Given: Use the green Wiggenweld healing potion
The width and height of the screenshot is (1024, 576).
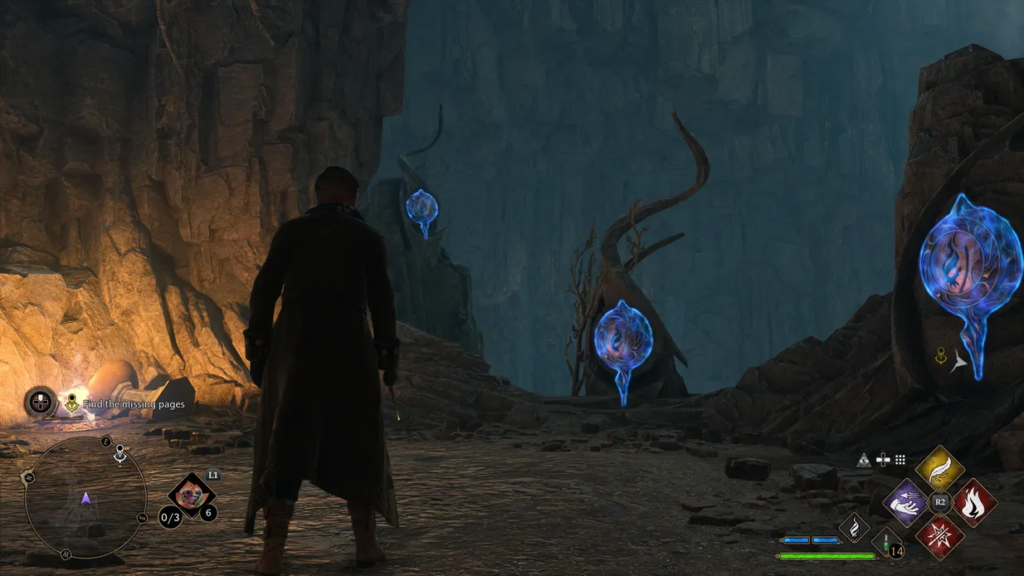Looking at the screenshot, I should click(x=886, y=541).
